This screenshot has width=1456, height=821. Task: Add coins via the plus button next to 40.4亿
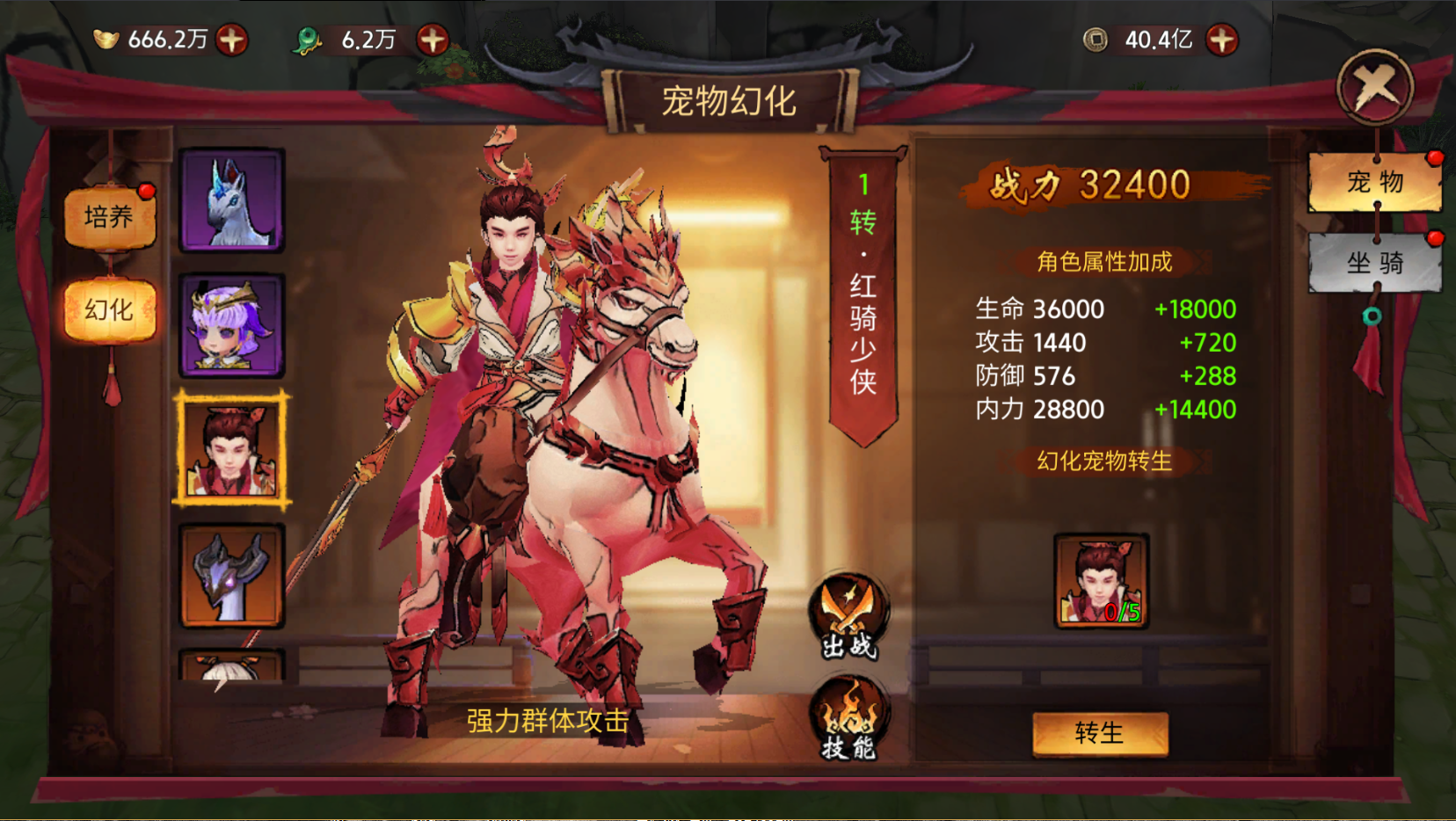1222,39
